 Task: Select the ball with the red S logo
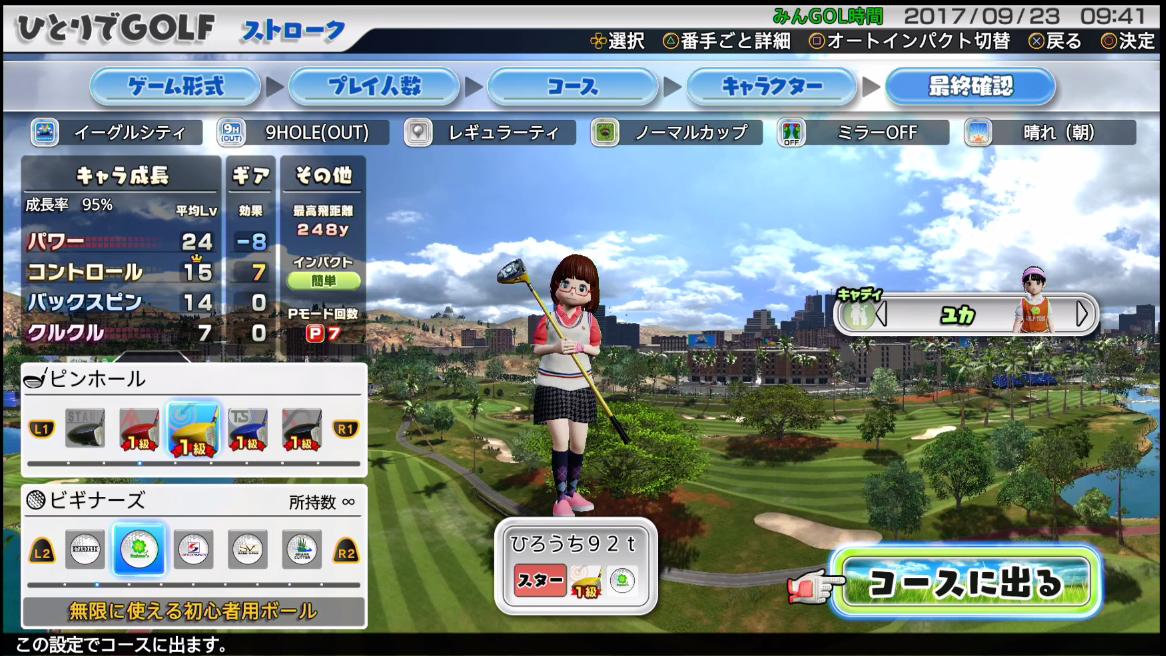[193, 549]
